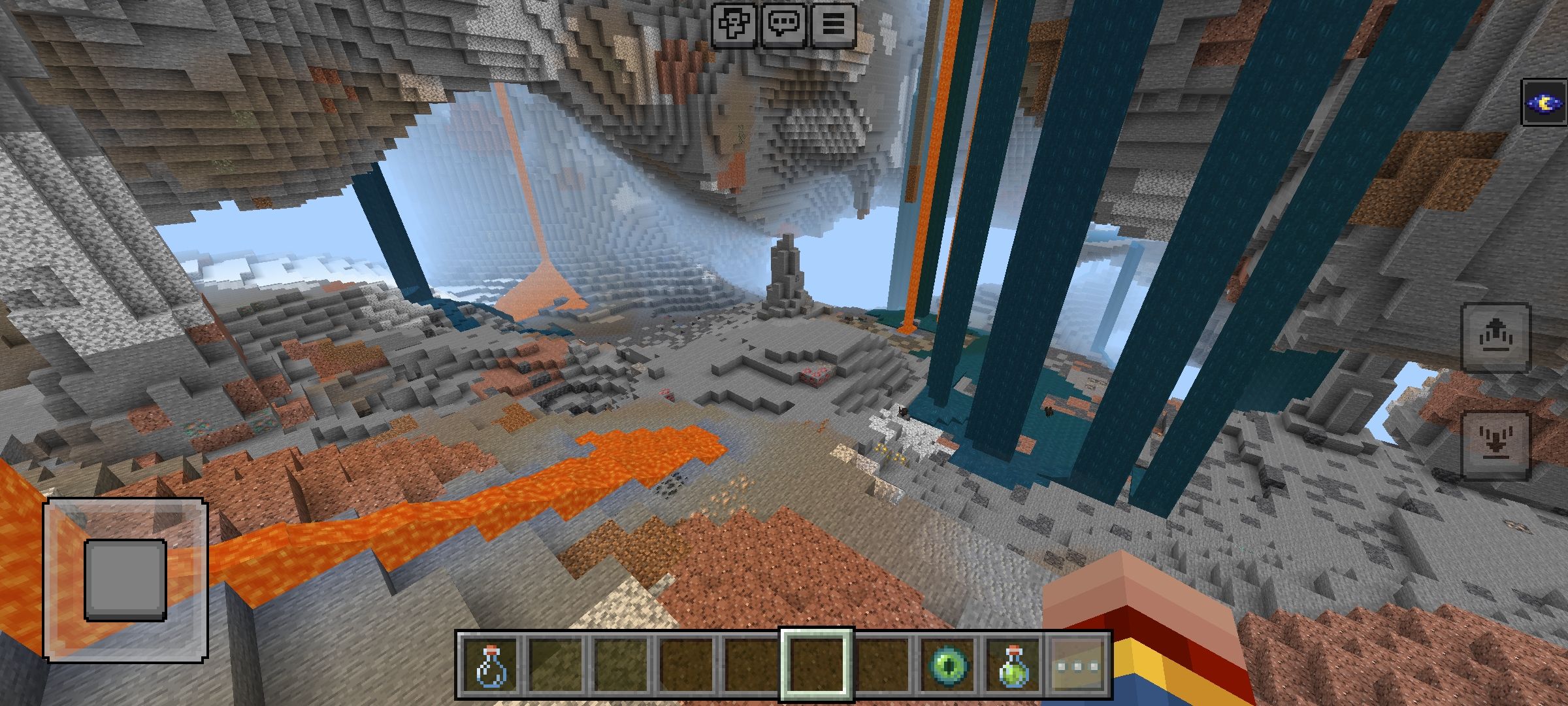Image resolution: width=1568 pixels, height=706 pixels.
Task: Select the water bottle hotbar slot
Action: pos(489,665)
